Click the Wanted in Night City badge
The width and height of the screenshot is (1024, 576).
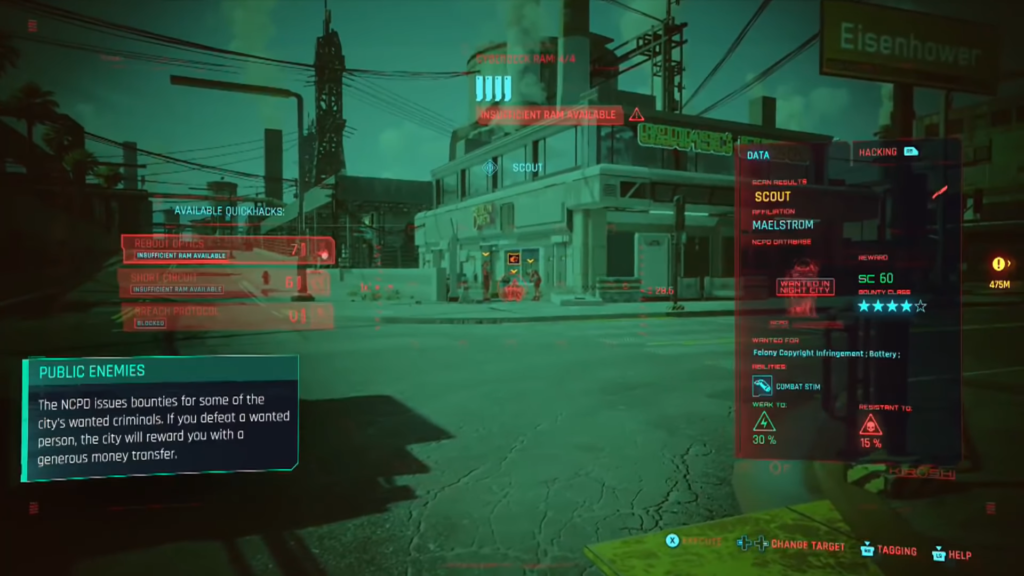click(x=805, y=287)
